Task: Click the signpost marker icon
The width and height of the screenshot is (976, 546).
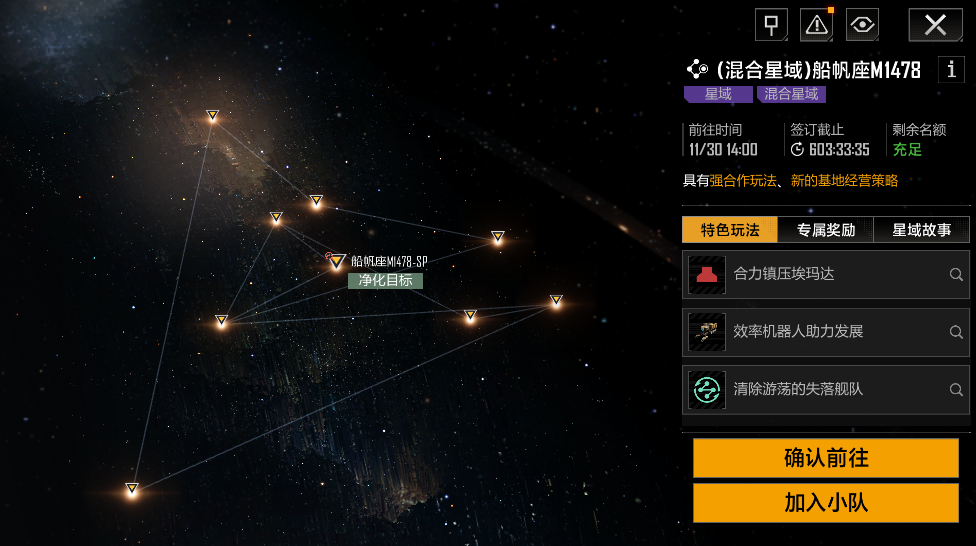Action: (x=771, y=25)
